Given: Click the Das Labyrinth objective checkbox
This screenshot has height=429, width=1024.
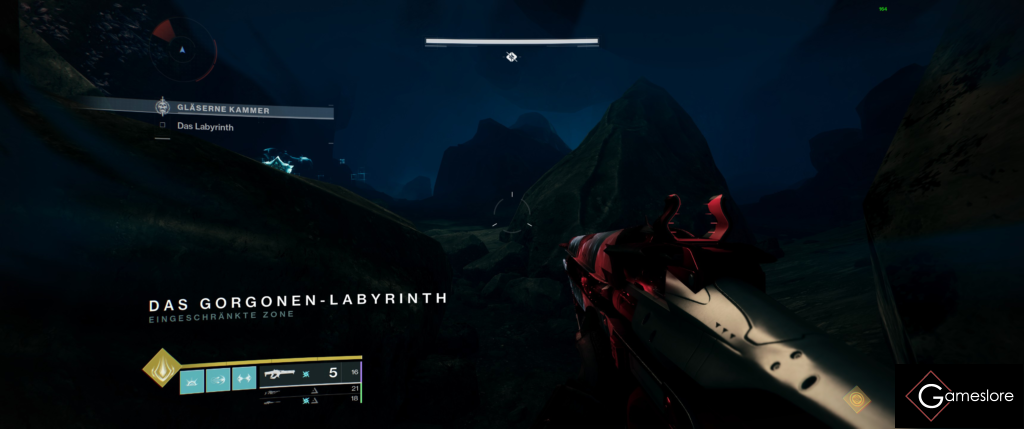Looking at the screenshot, I should [x=162, y=127].
